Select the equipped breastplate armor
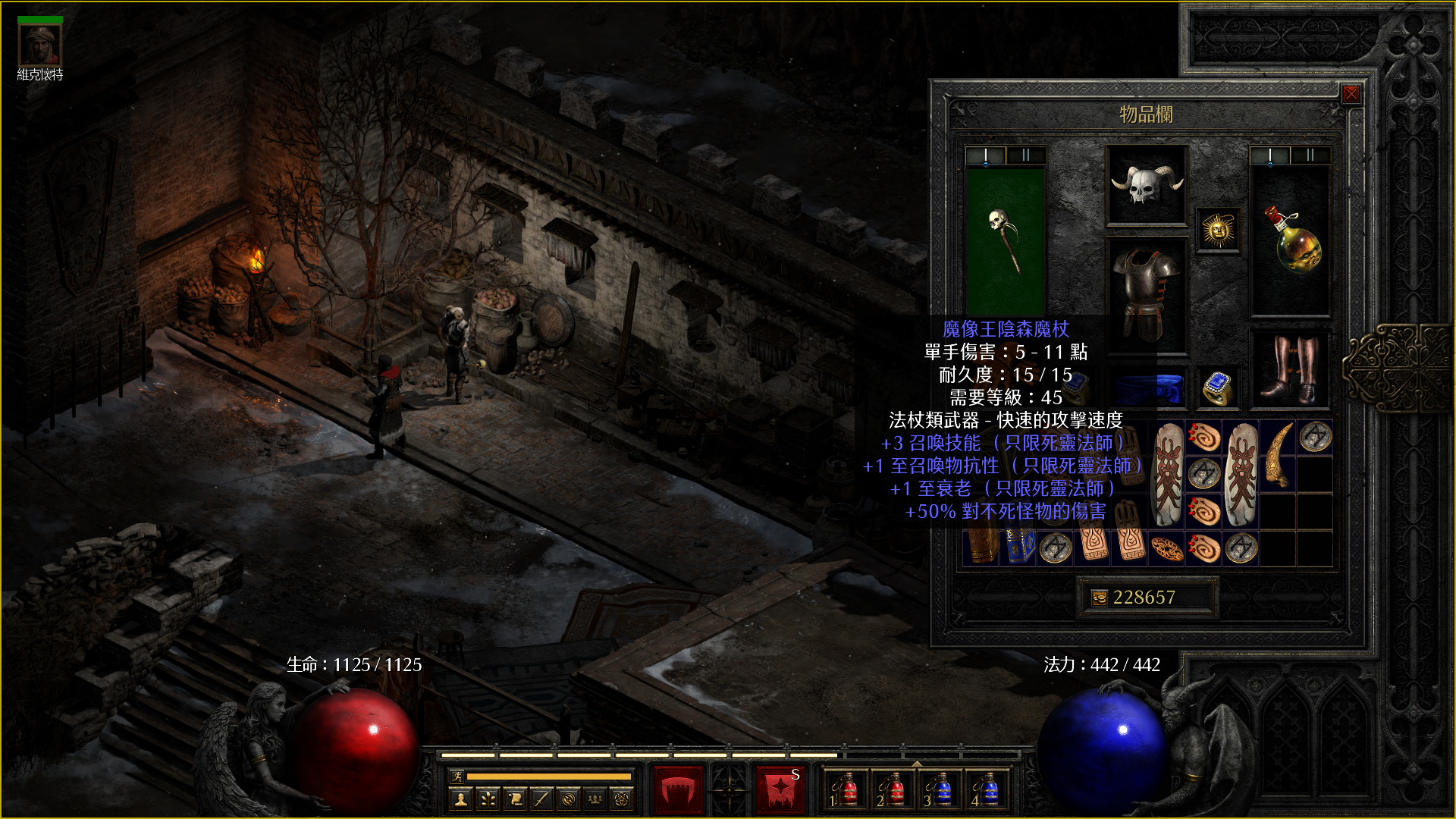The image size is (1456, 819). 1147,292
